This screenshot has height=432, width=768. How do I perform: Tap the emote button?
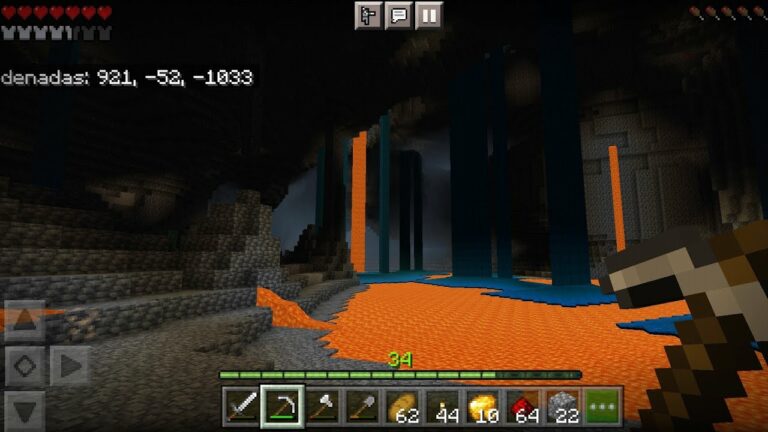click(369, 15)
